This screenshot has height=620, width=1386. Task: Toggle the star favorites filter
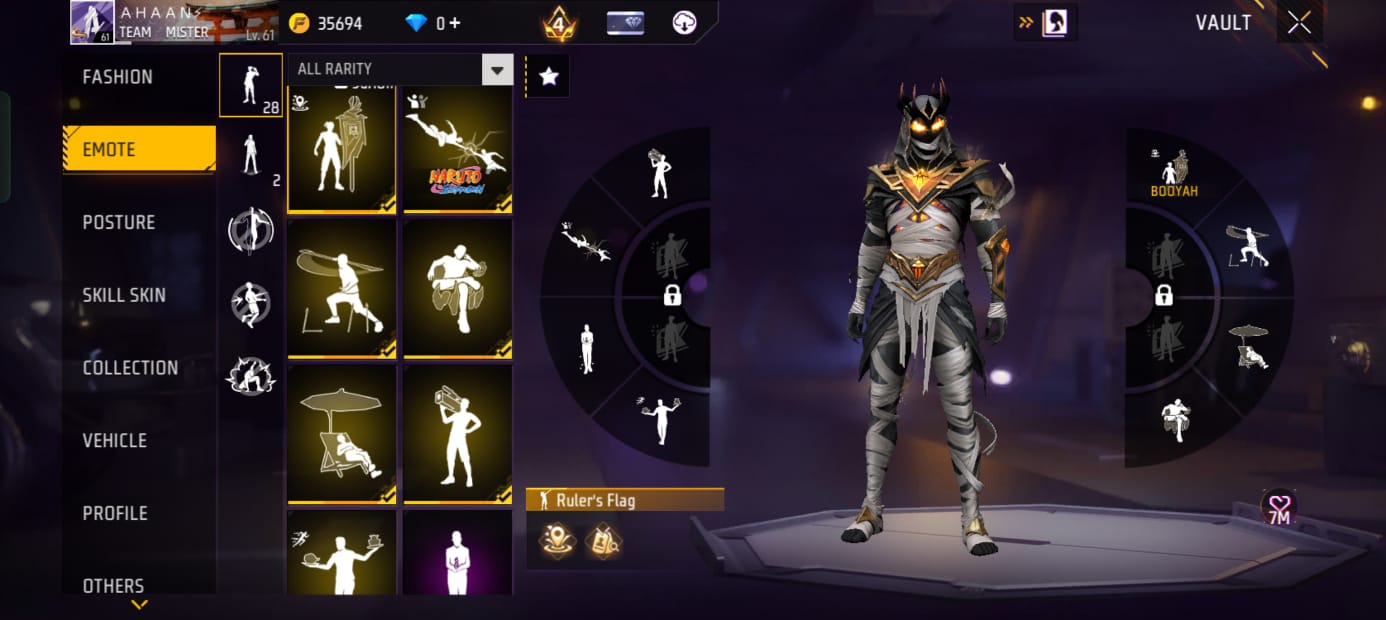tap(548, 76)
